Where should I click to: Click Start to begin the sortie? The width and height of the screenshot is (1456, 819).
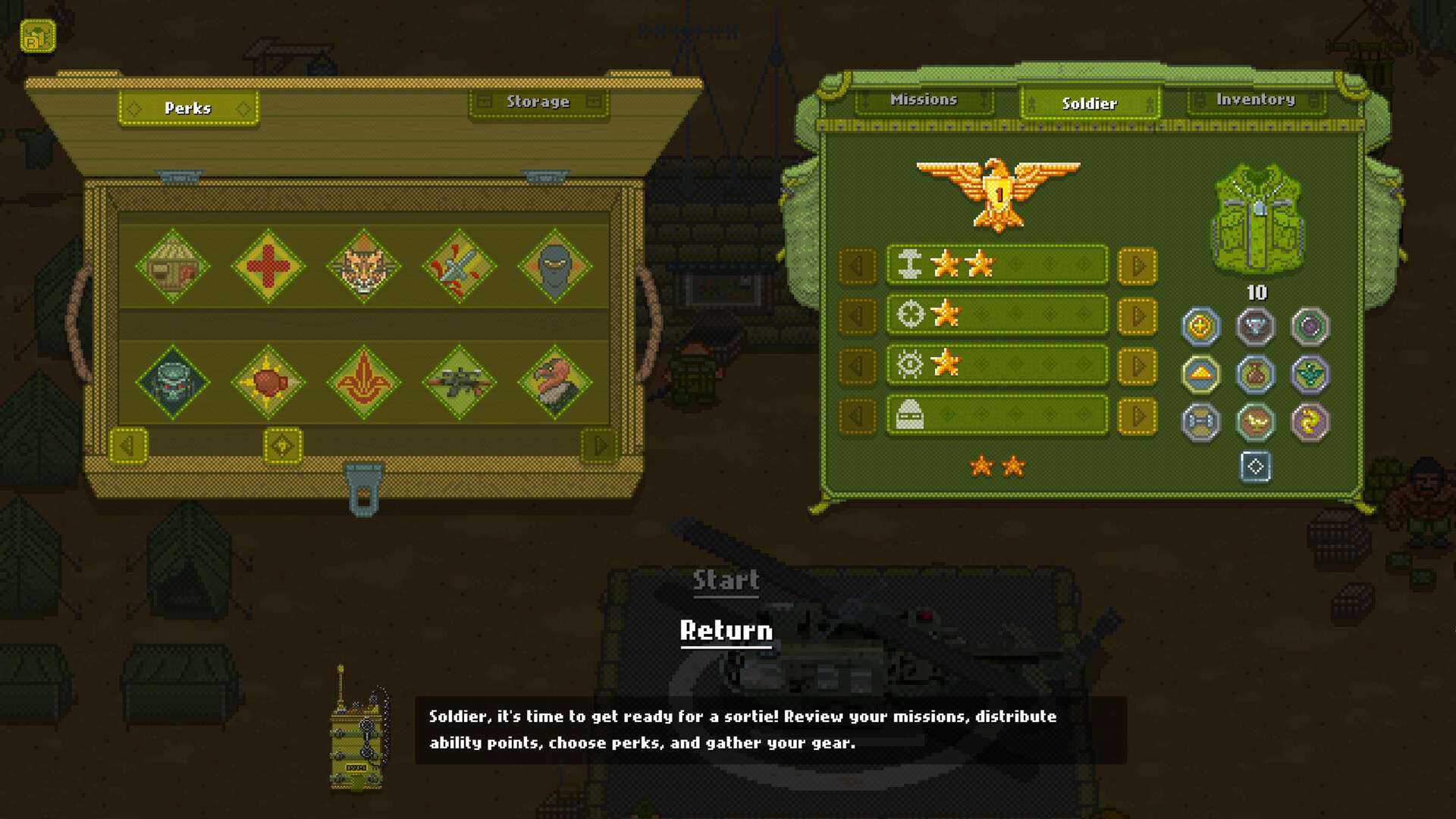726,581
